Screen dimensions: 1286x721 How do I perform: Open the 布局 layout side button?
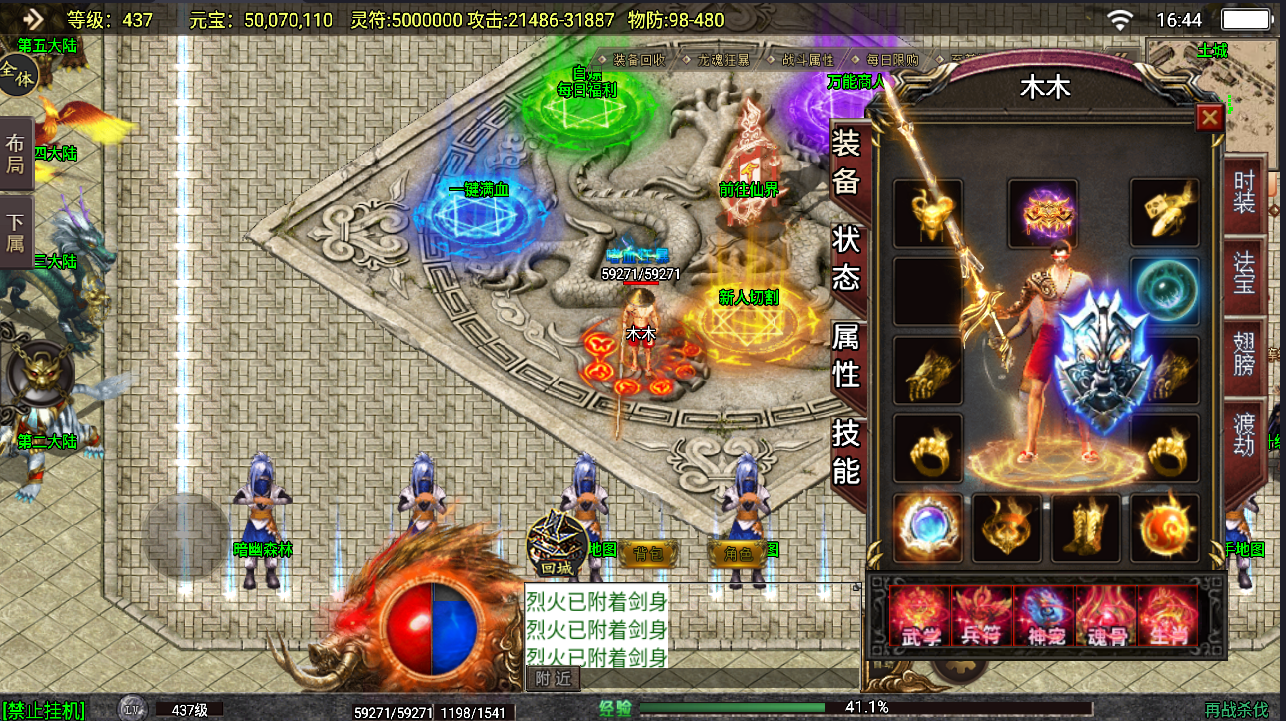tap(16, 153)
